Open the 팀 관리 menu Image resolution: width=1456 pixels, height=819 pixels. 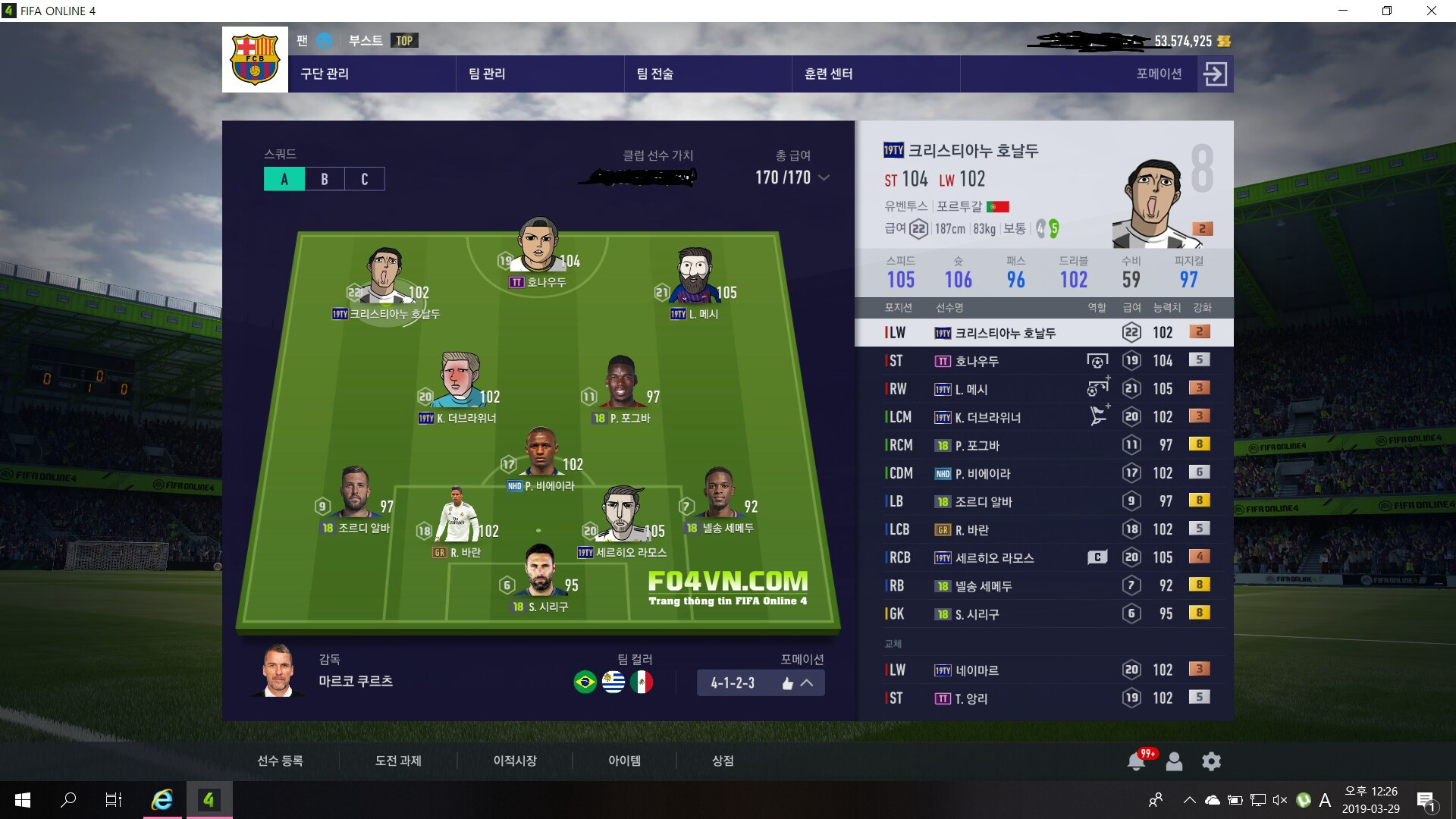487,74
